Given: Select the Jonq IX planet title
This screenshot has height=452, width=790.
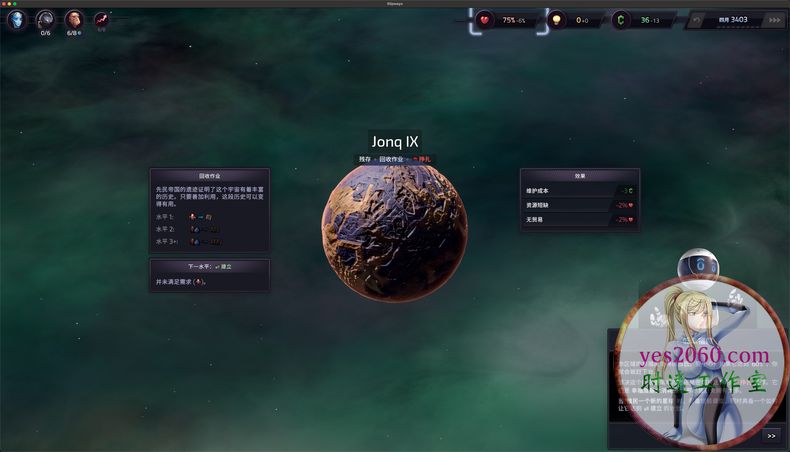Looking at the screenshot, I should 394,141.
